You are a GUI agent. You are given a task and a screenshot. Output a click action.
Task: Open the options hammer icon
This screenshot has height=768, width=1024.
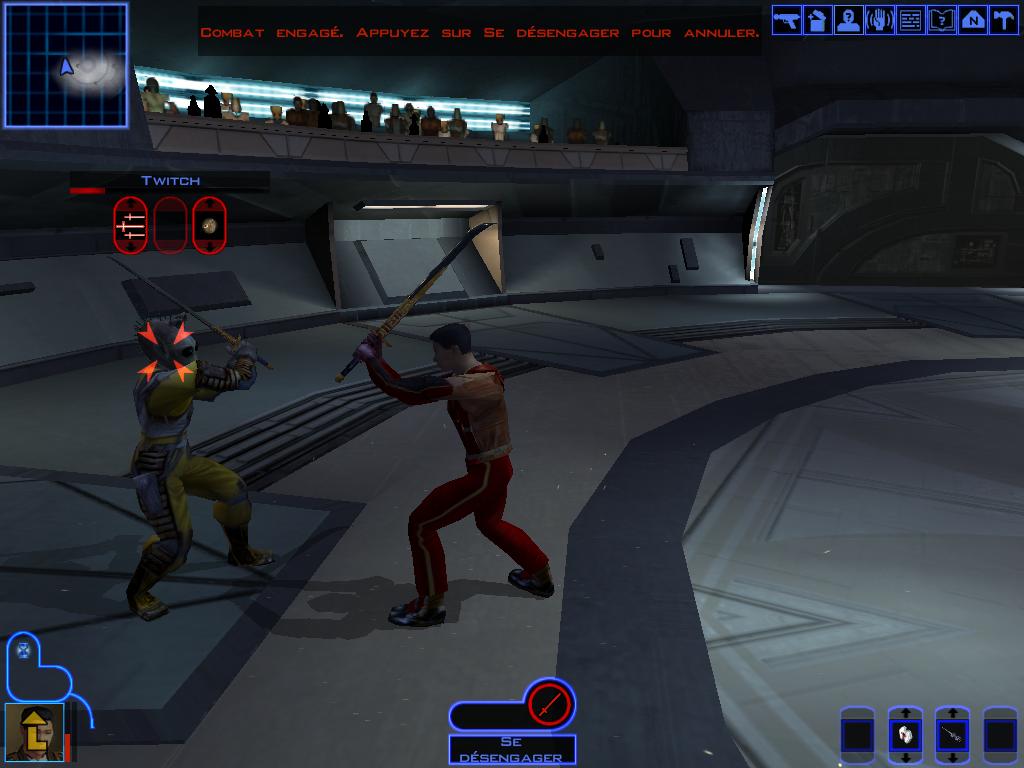[x=1002, y=20]
